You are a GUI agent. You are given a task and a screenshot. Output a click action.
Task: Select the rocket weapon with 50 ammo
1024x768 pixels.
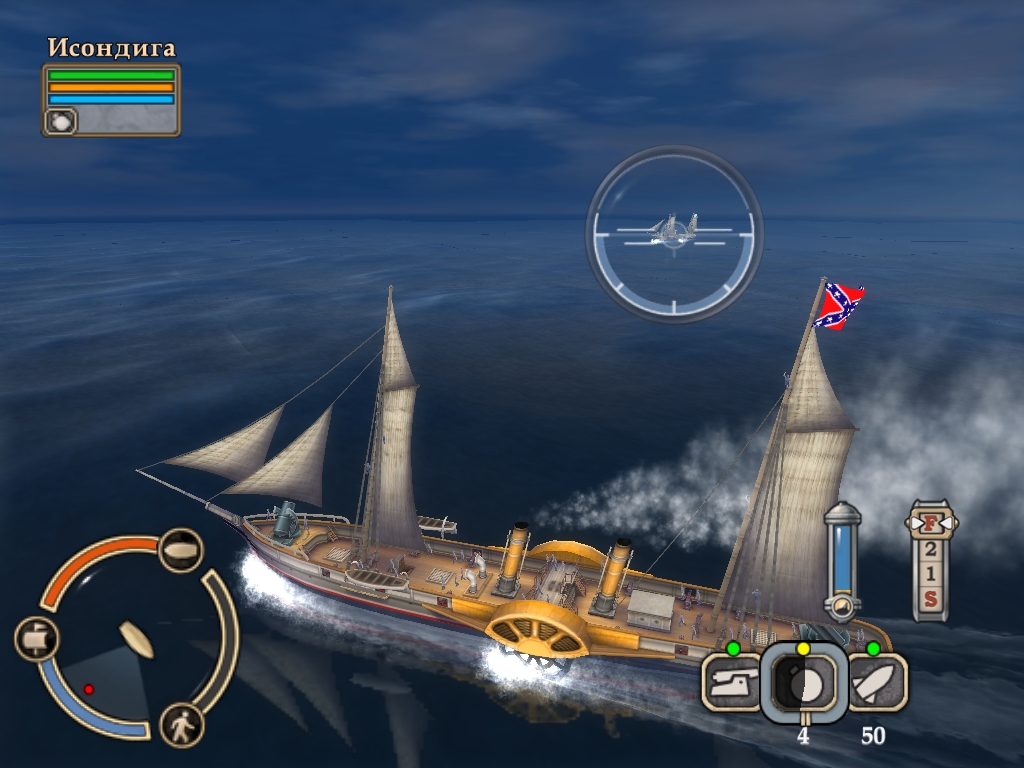(x=877, y=683)
